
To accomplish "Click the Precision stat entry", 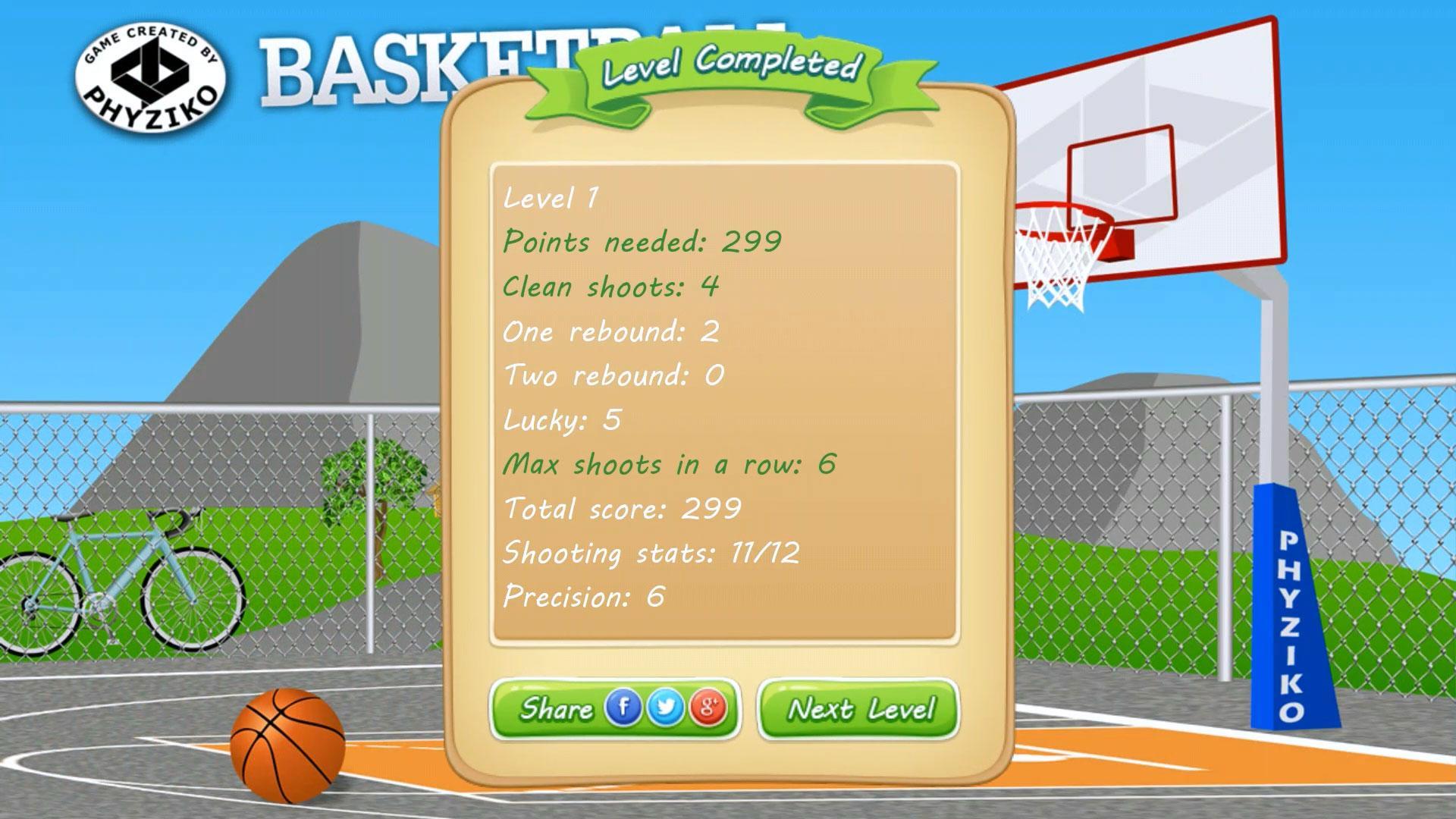I will point(585,598).
